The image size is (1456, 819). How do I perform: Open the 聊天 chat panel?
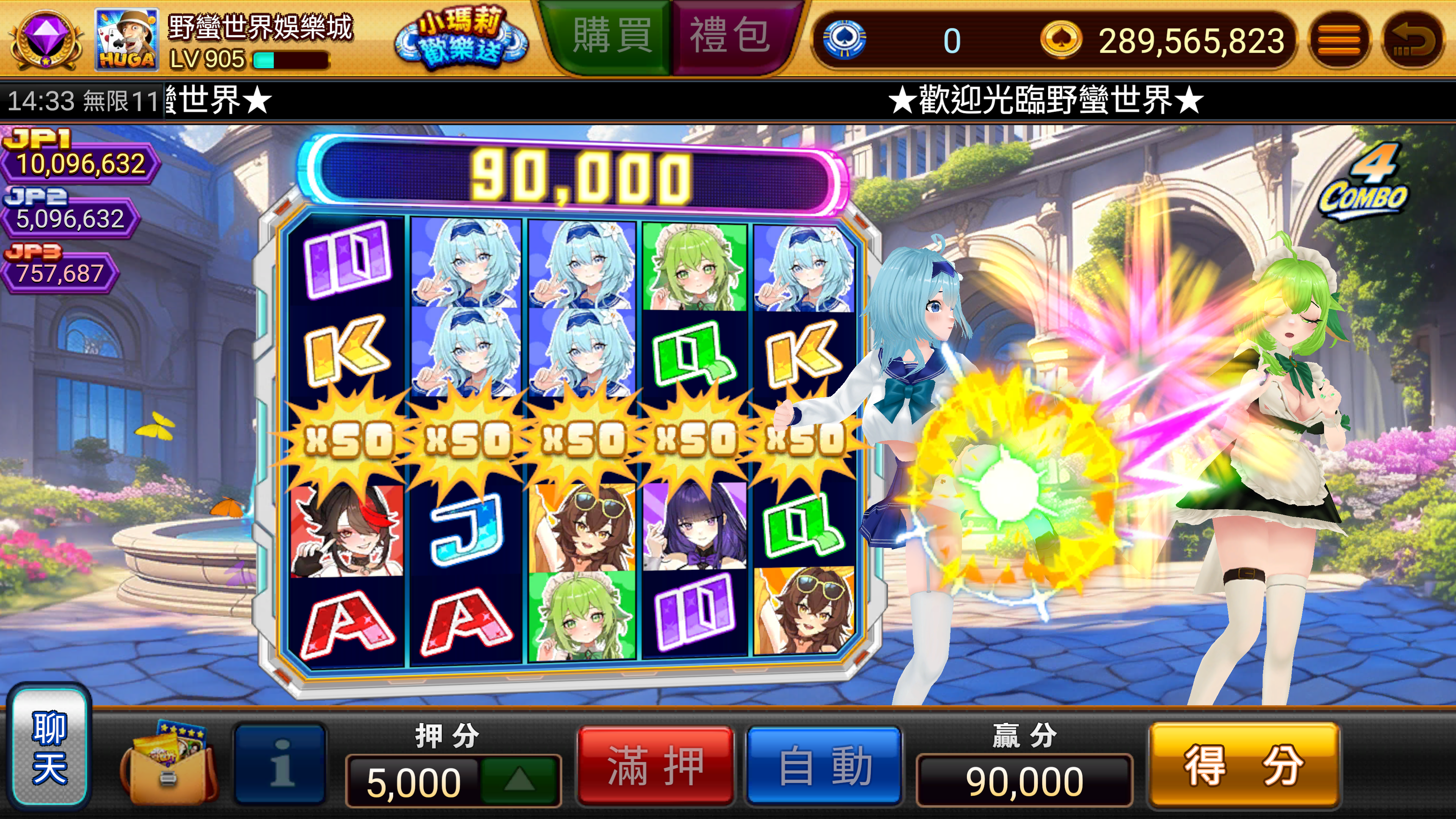(50, 747)
